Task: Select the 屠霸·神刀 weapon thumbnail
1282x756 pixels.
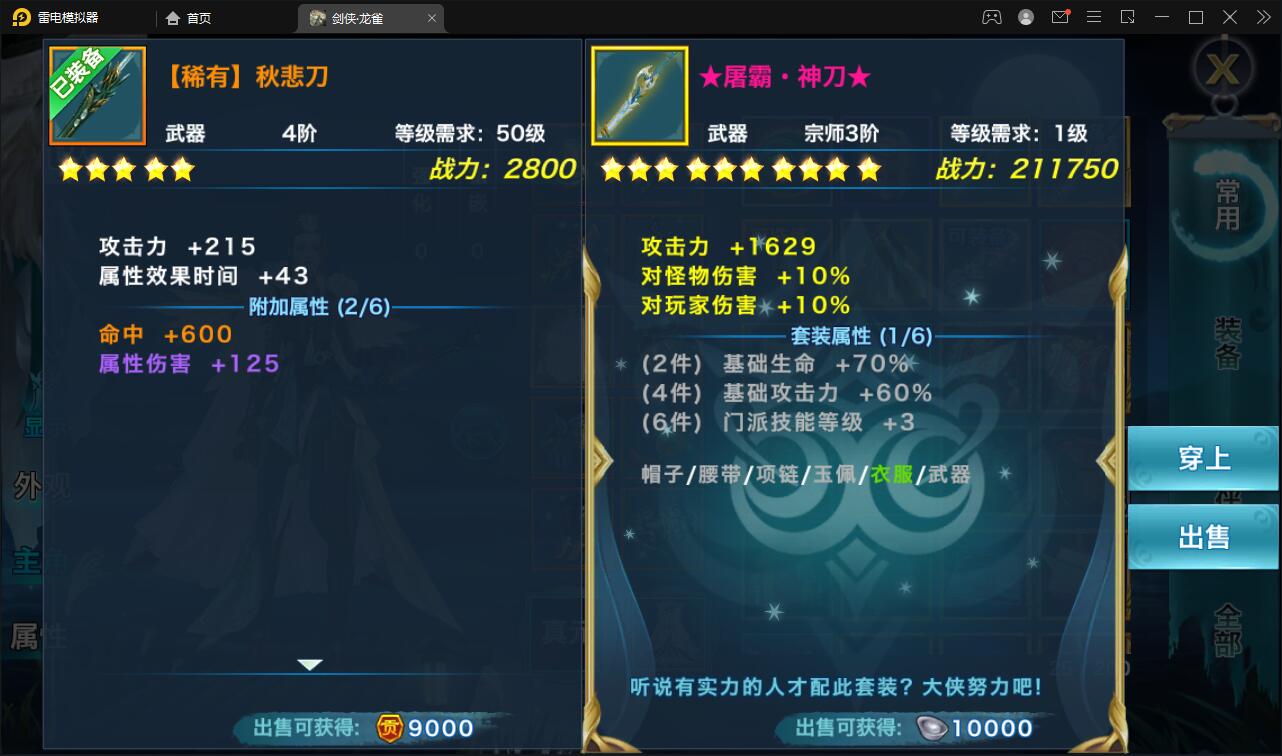Action: [640, 95]
